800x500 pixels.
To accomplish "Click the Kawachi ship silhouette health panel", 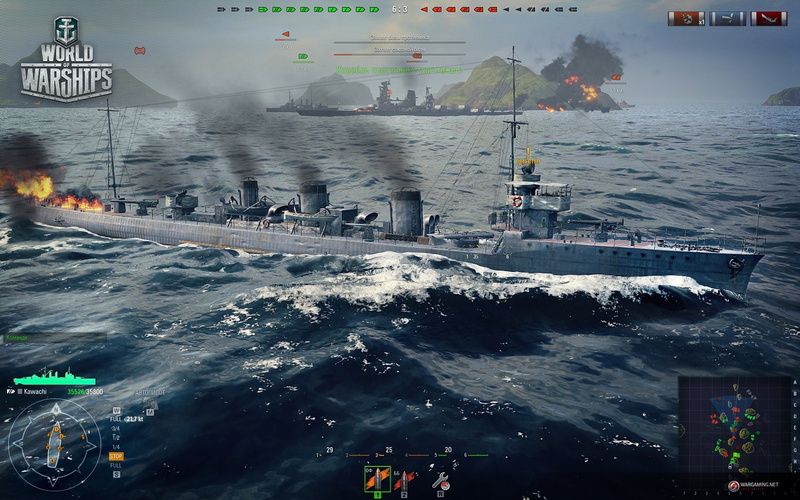I will click(x=53, y=377).
